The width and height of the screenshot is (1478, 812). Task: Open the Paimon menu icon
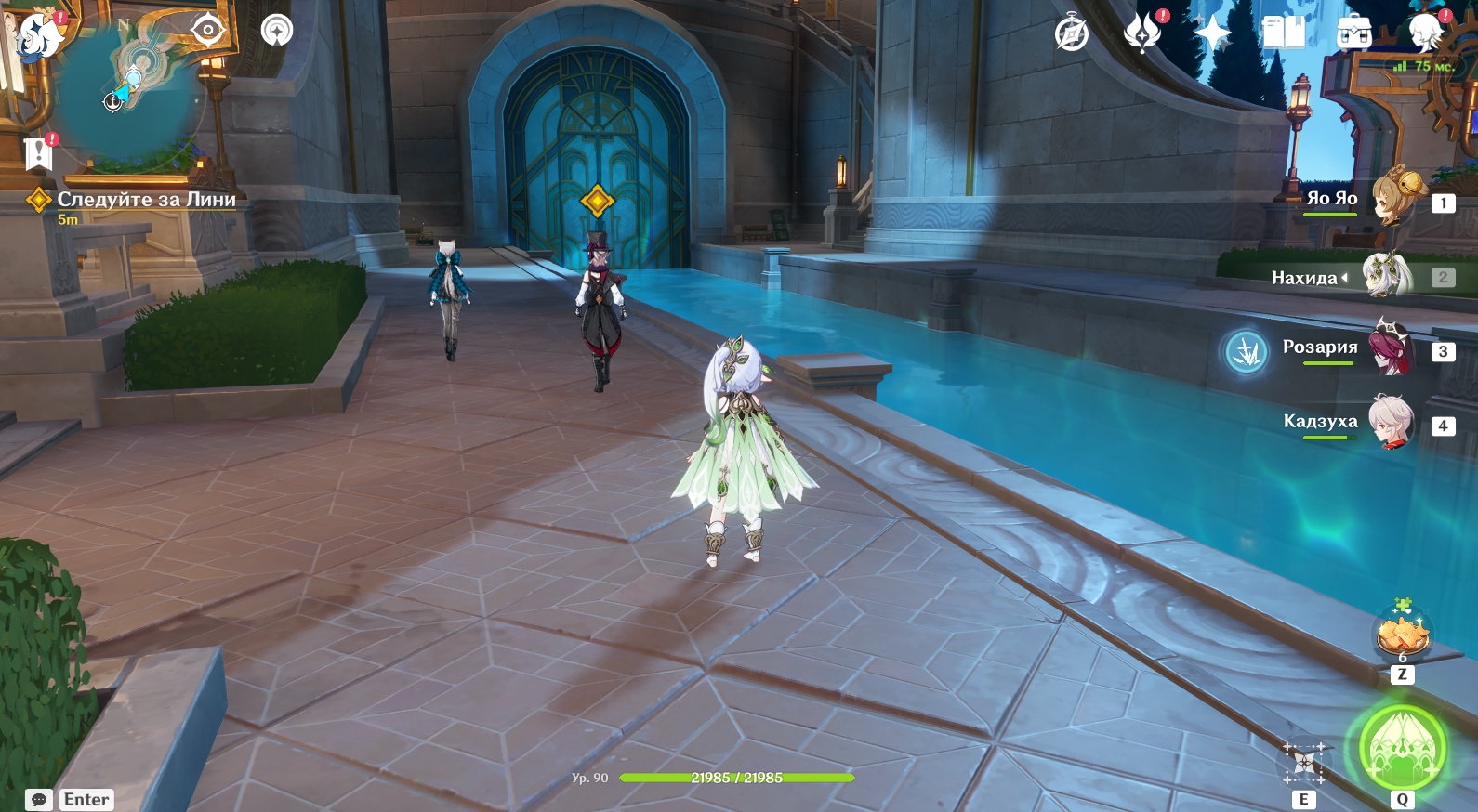tap(39, 33)
